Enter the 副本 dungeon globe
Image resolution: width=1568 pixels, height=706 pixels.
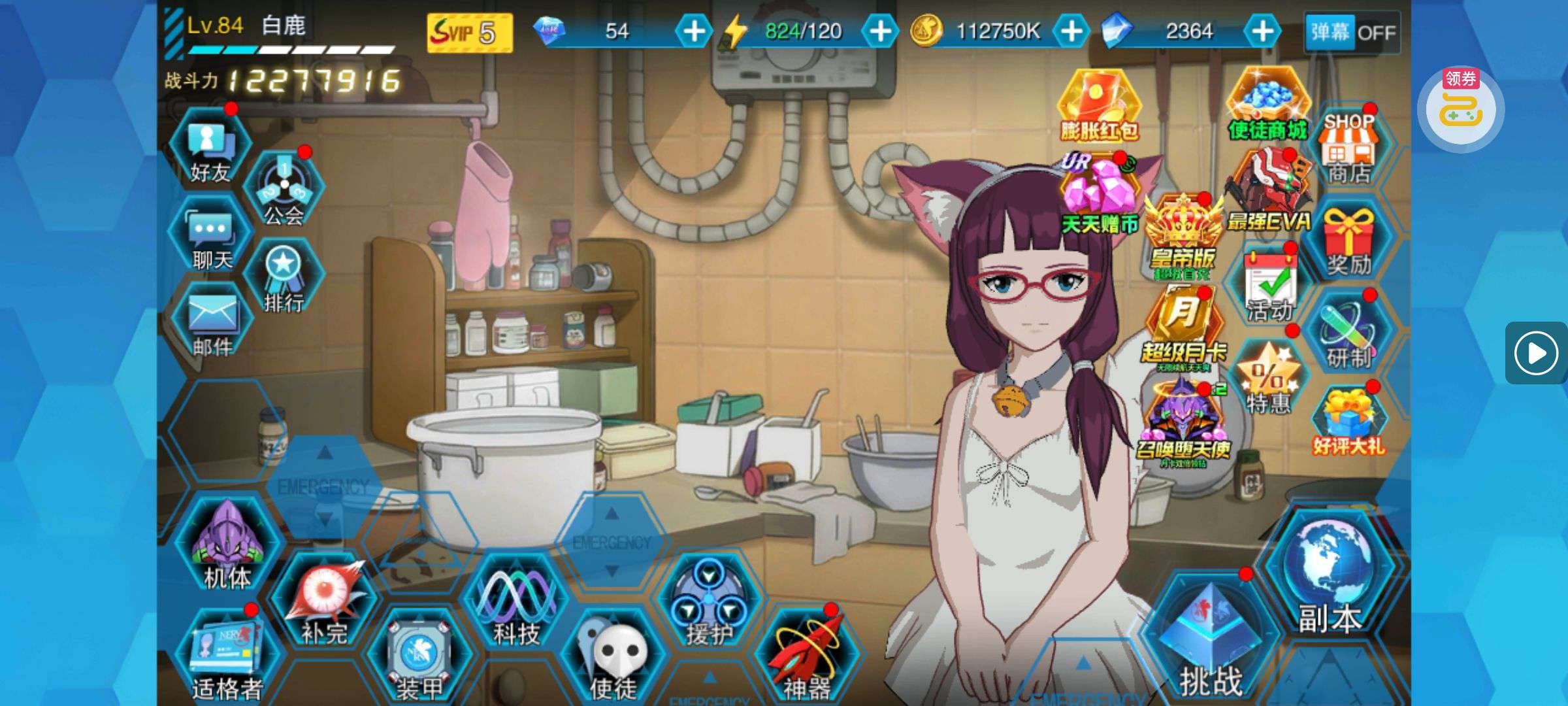1329,579
